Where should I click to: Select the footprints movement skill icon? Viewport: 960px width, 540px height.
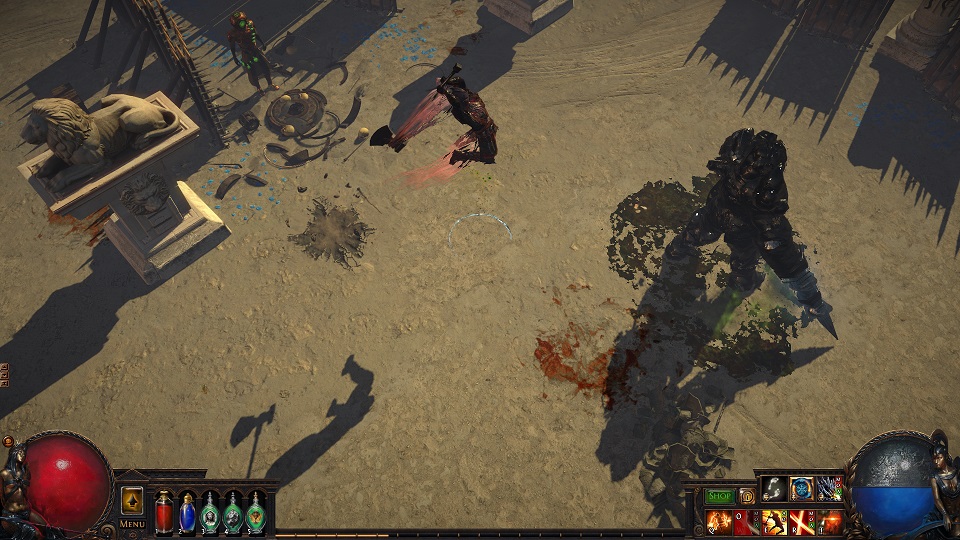(773, 488)
